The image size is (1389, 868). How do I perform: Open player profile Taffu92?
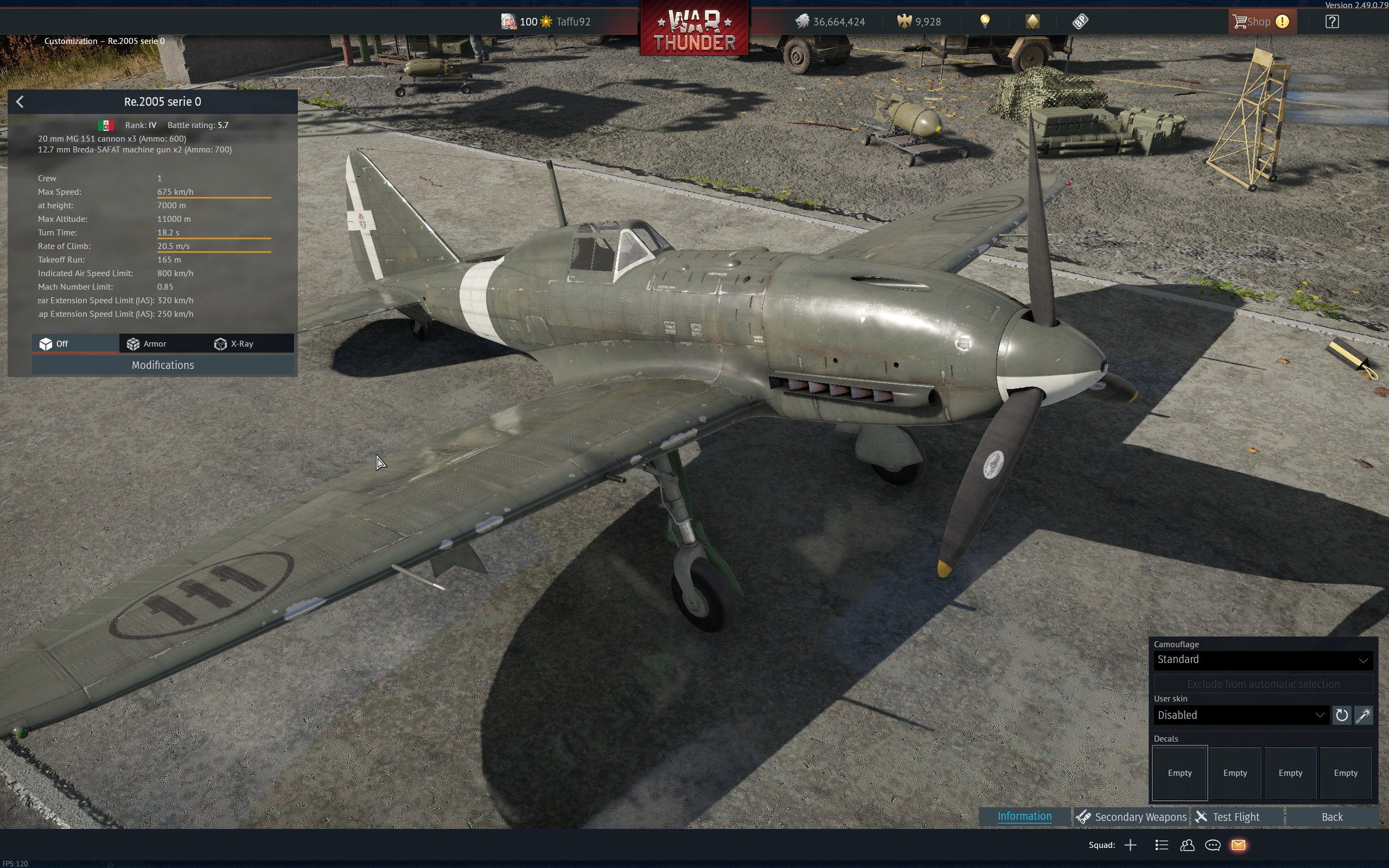coord(573,22)
